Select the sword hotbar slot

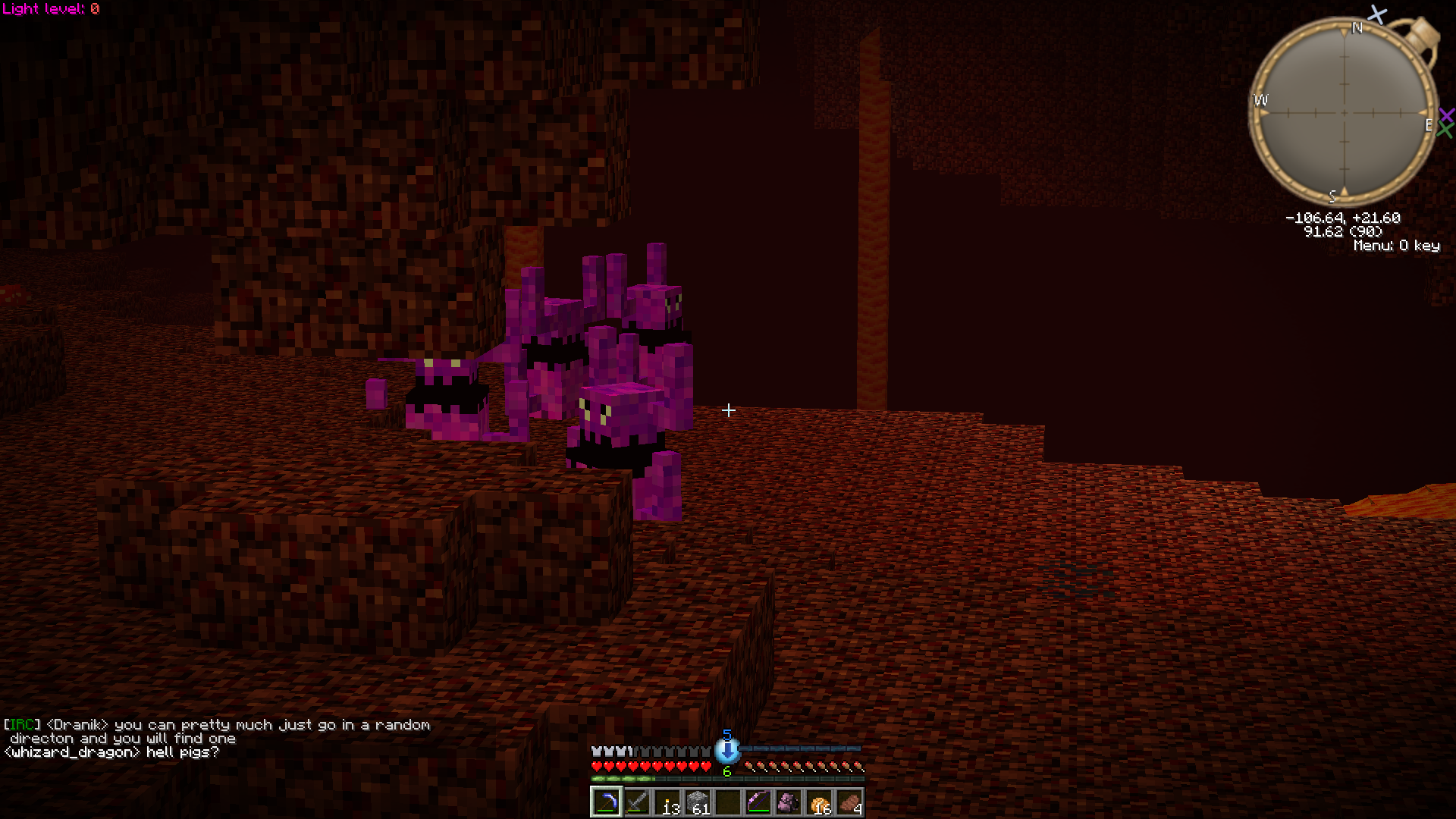pyautogui.click(x=637, y=802)
